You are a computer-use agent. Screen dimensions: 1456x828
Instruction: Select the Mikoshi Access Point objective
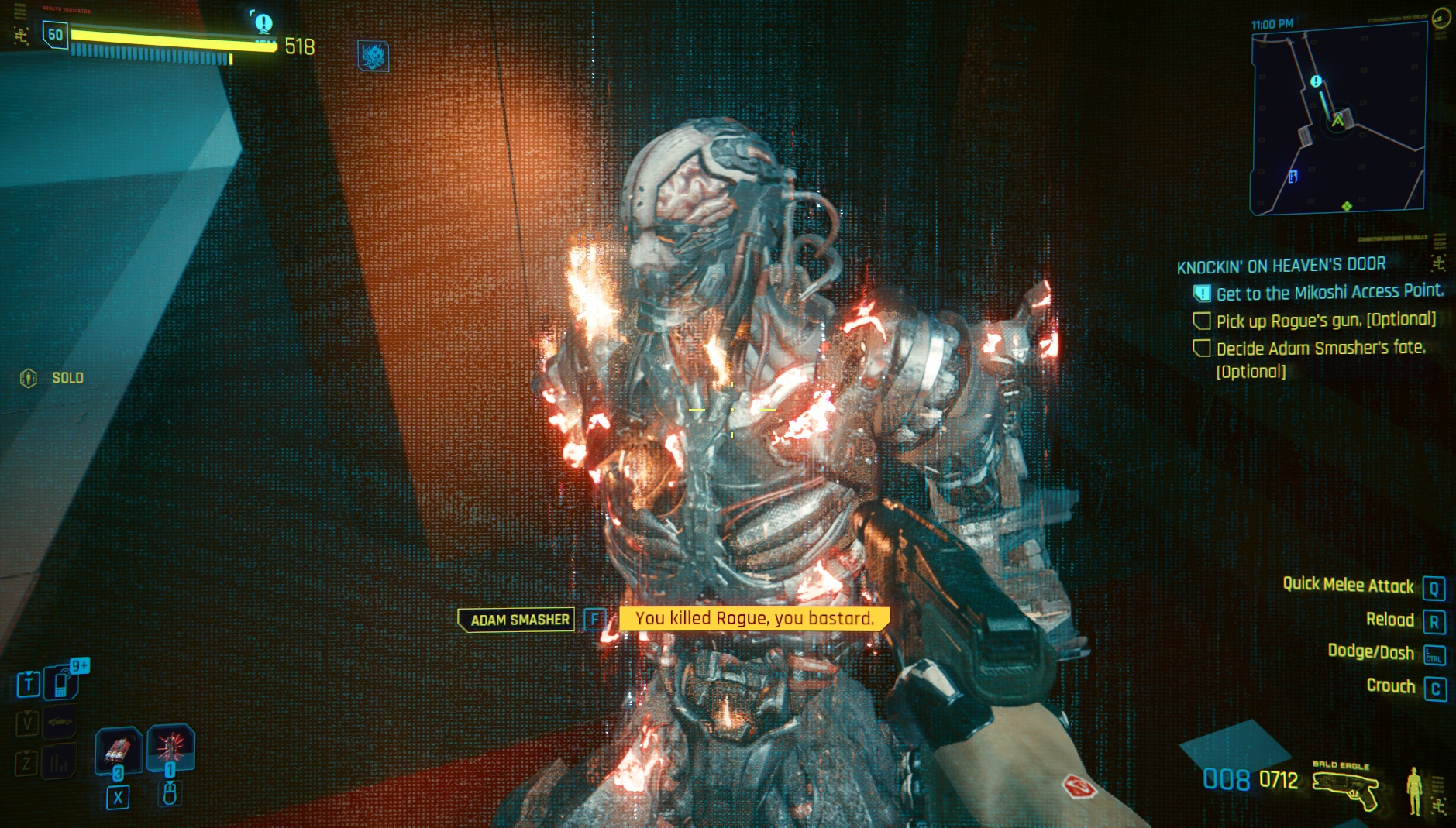(x=1329, y=293)
